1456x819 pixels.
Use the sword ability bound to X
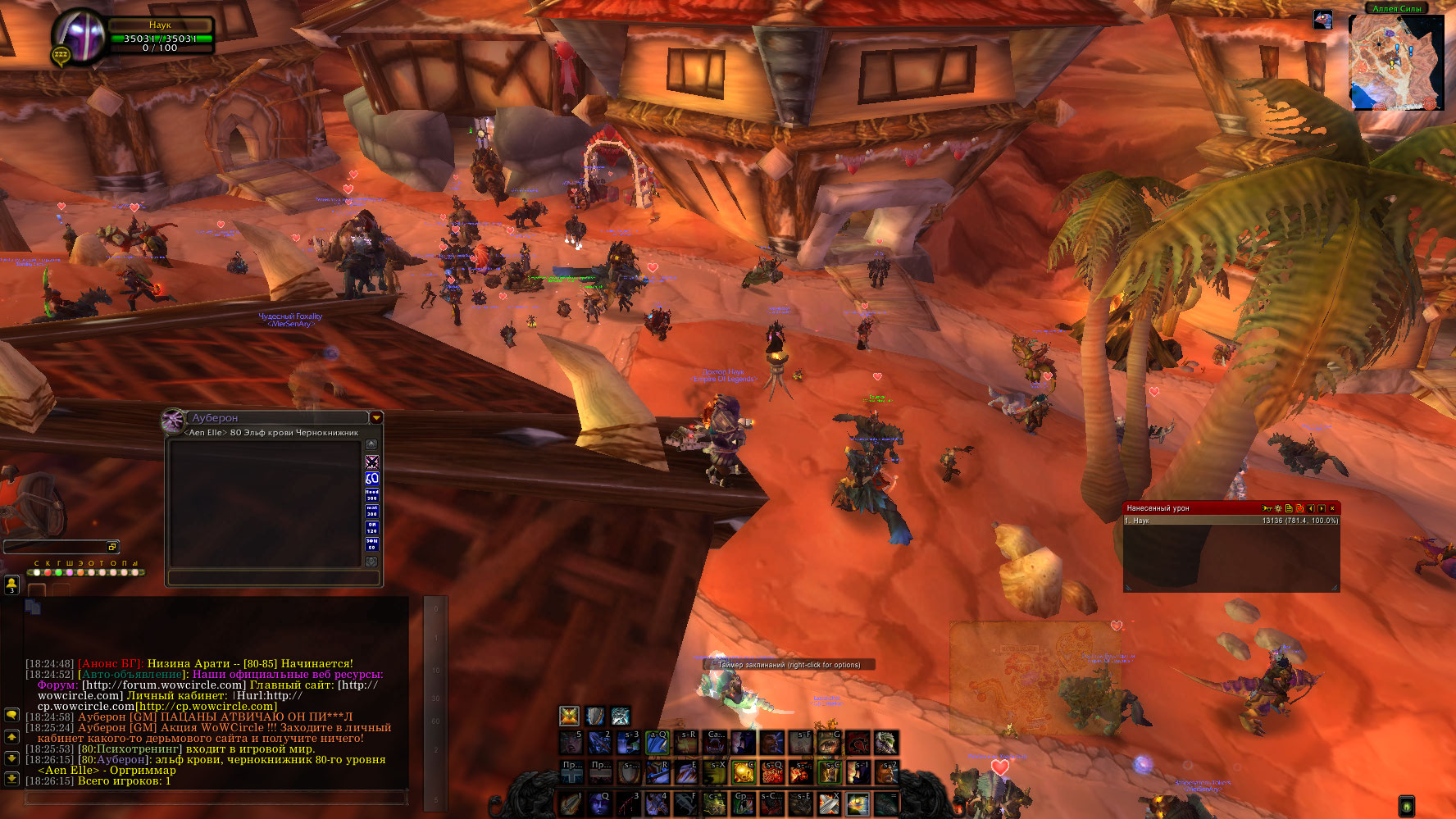(x=829, y=803)
